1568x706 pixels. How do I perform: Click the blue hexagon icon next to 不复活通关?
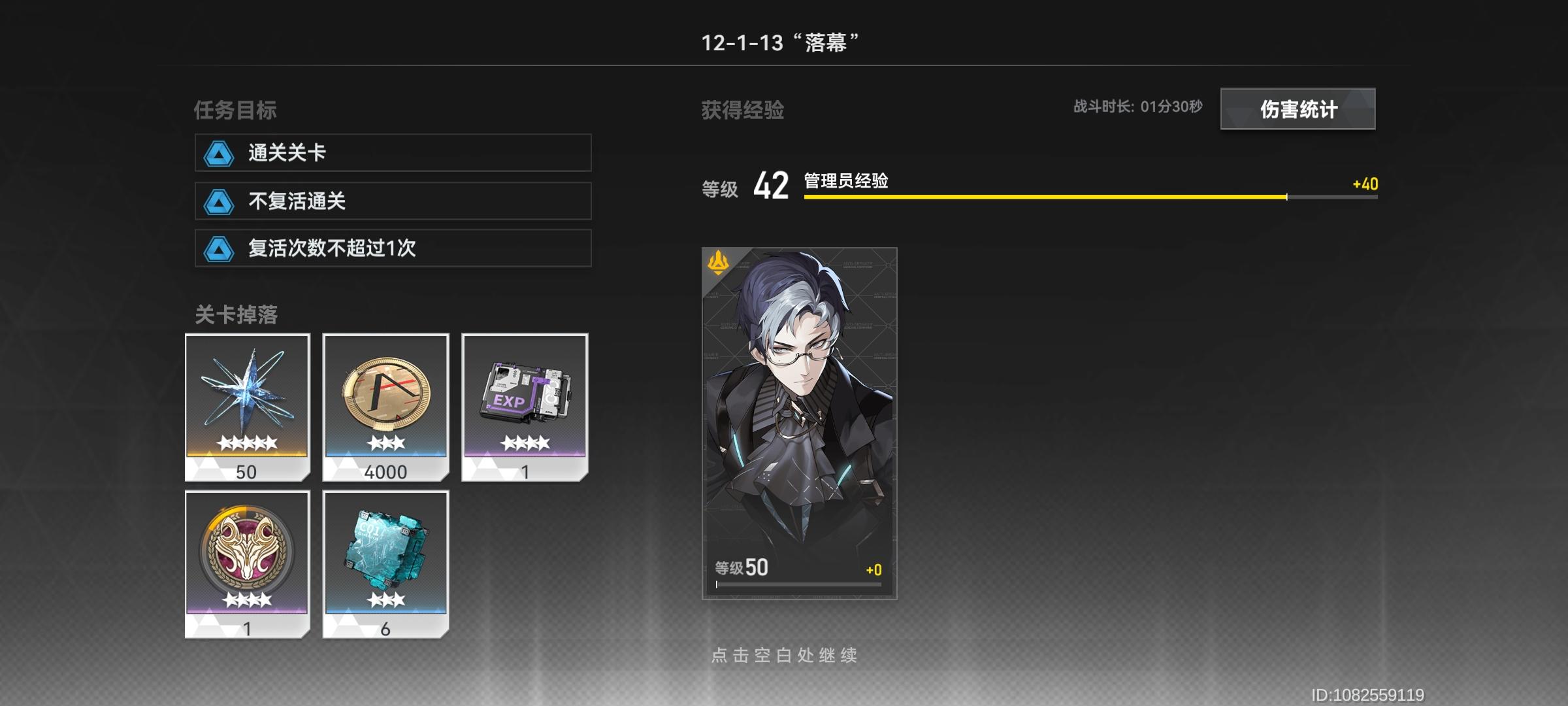(219, 203)
